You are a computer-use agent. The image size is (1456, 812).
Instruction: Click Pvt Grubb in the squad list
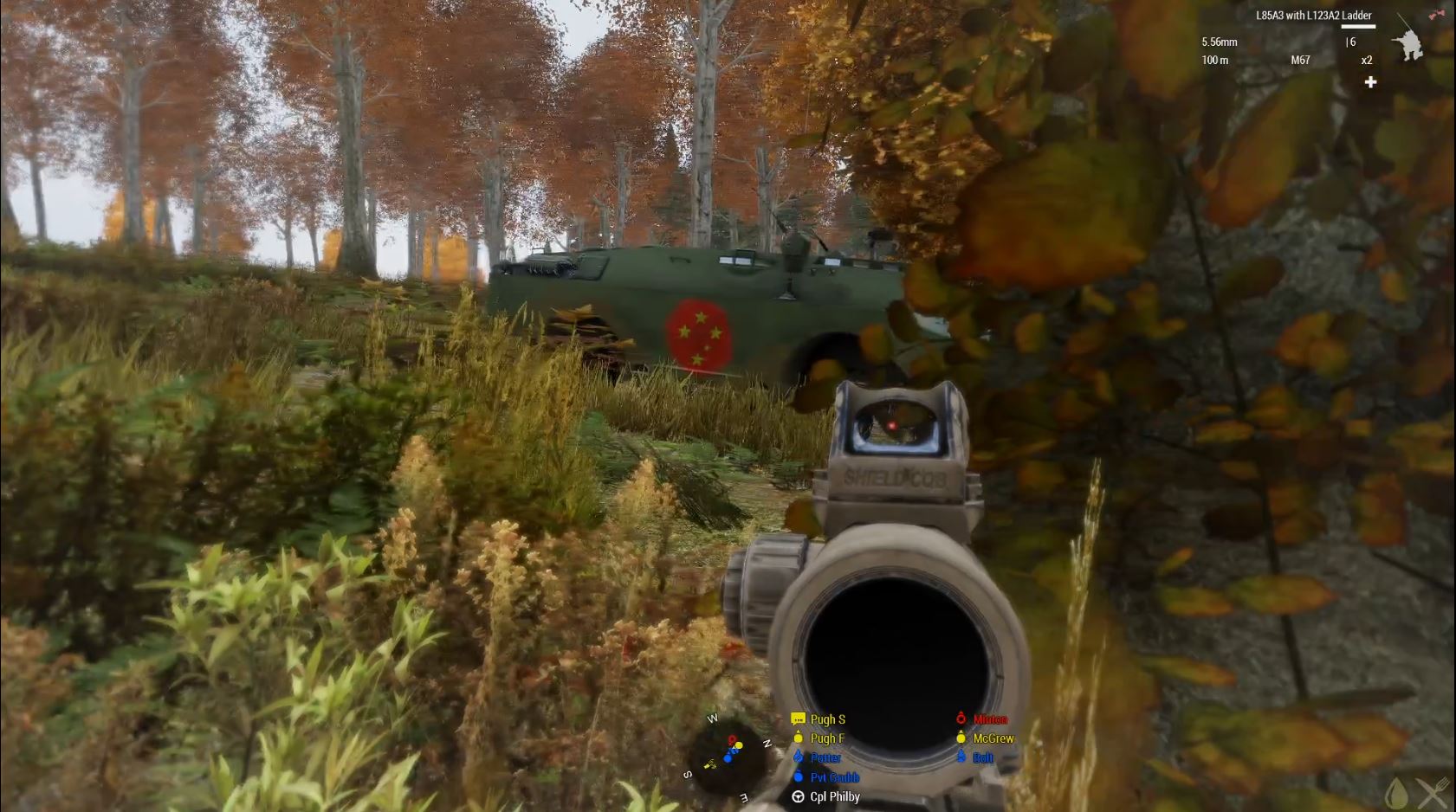click(x=836, y=777)
